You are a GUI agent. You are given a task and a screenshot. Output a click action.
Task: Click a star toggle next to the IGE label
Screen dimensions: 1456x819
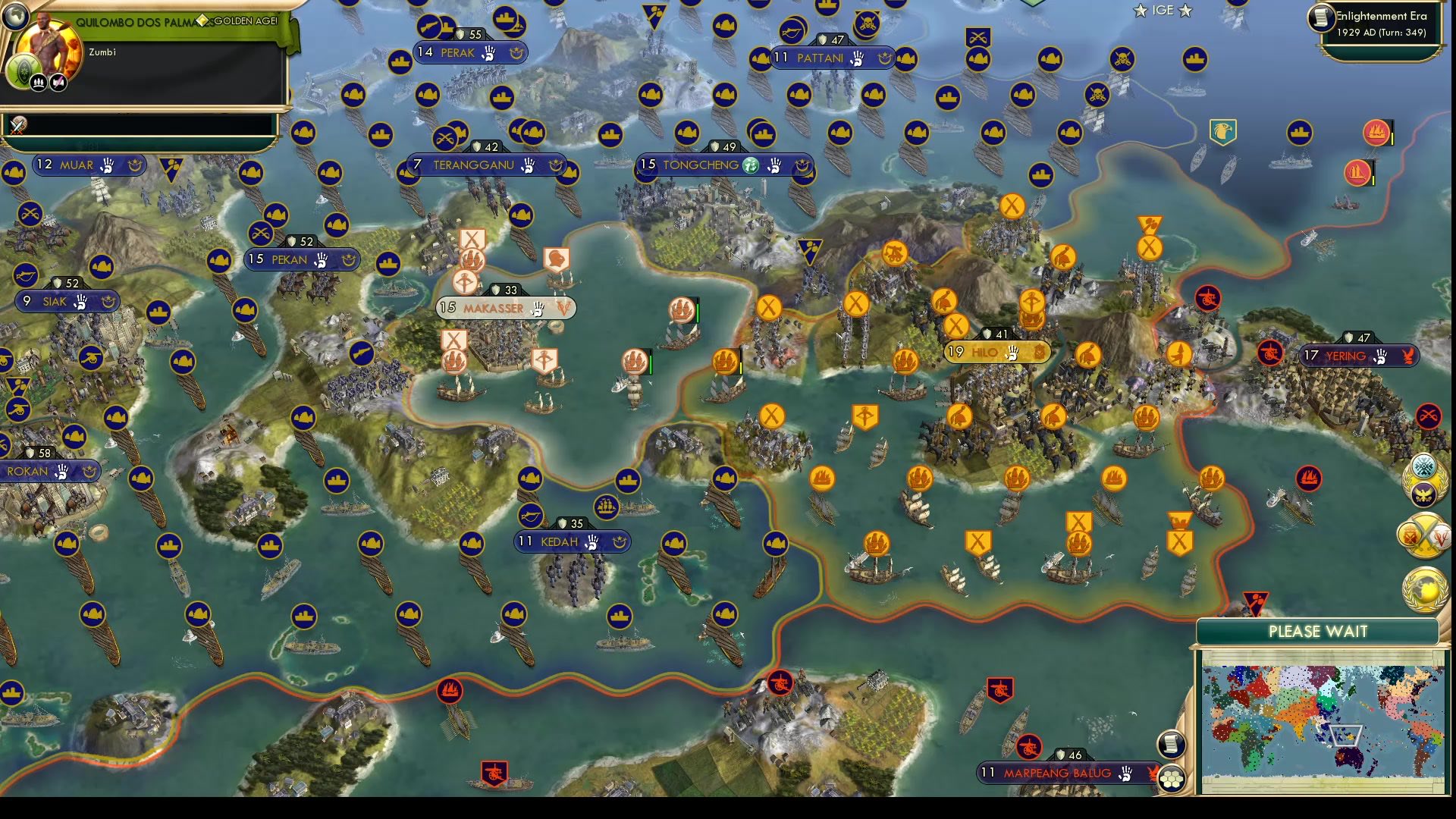[x=1140, y=11]
